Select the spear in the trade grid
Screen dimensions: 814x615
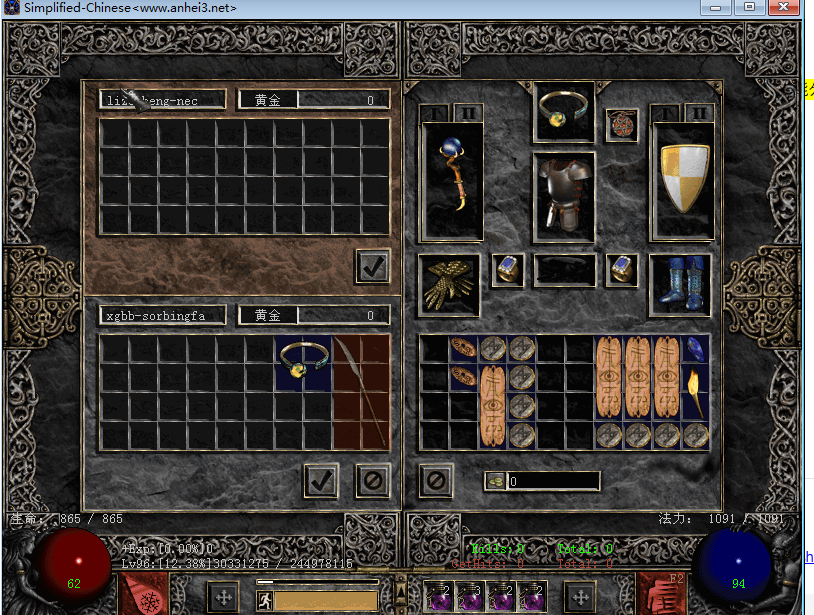pos(360,390)
